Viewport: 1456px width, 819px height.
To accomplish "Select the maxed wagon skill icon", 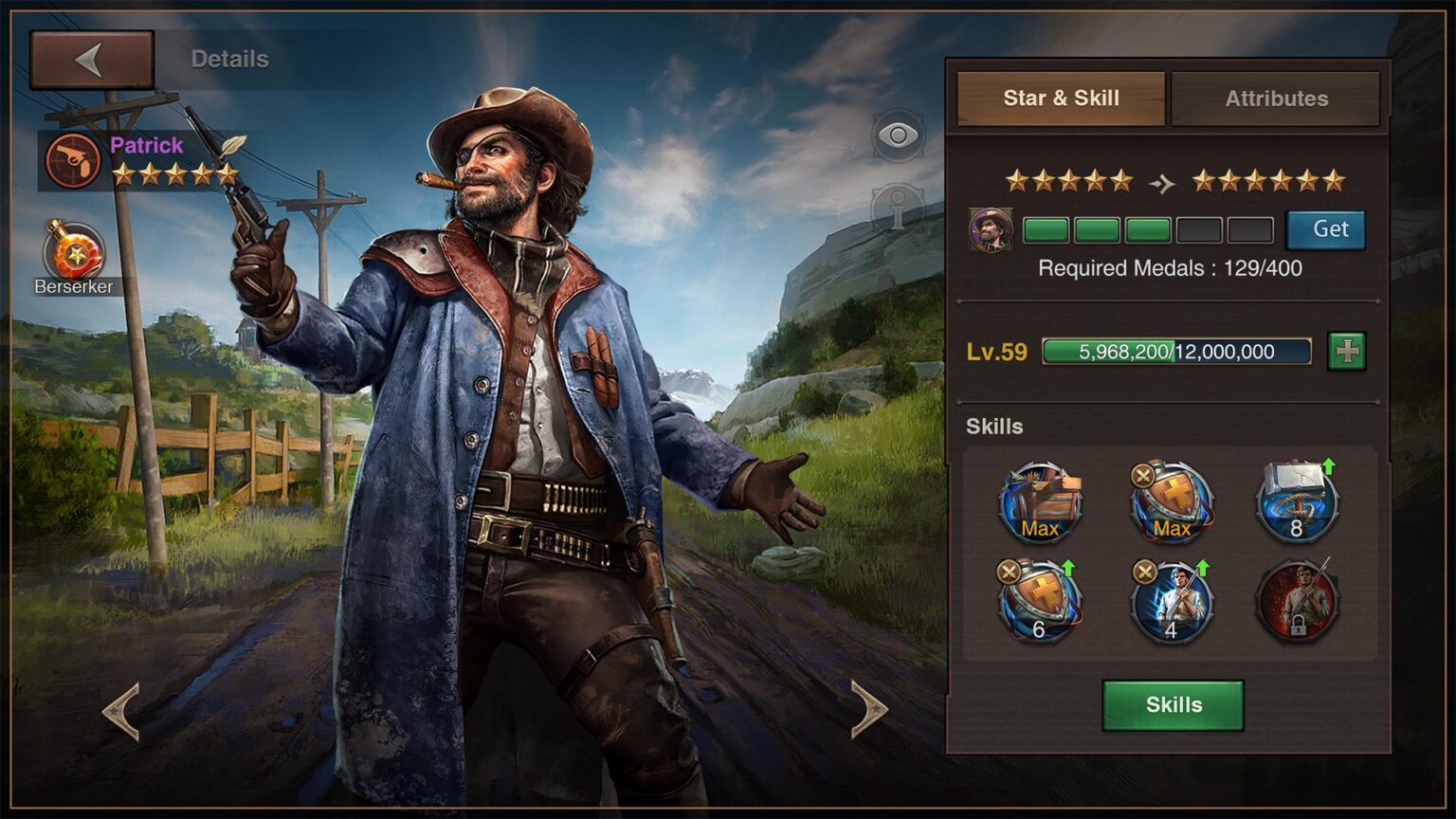I will click(1040, 502).
